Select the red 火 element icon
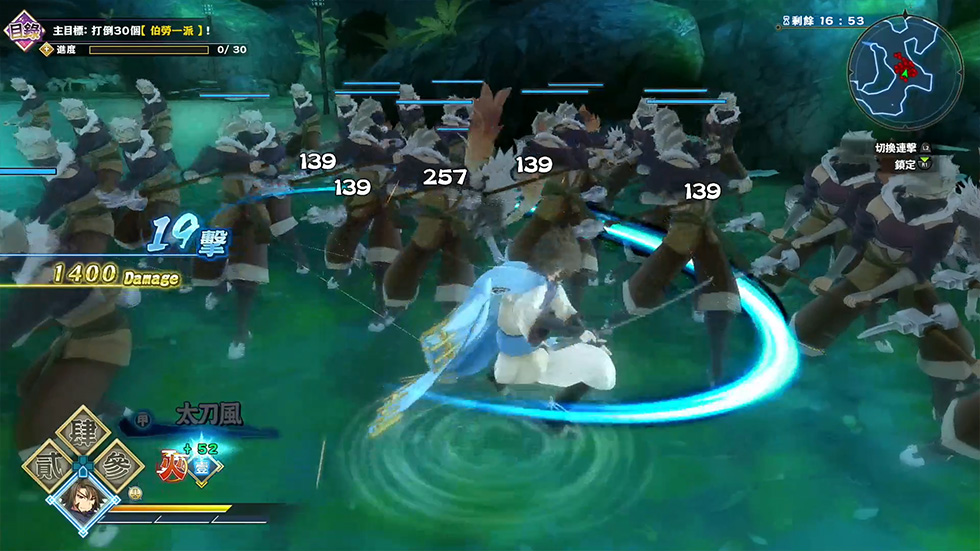Screen dimensions: 980x551 point(172,463)
